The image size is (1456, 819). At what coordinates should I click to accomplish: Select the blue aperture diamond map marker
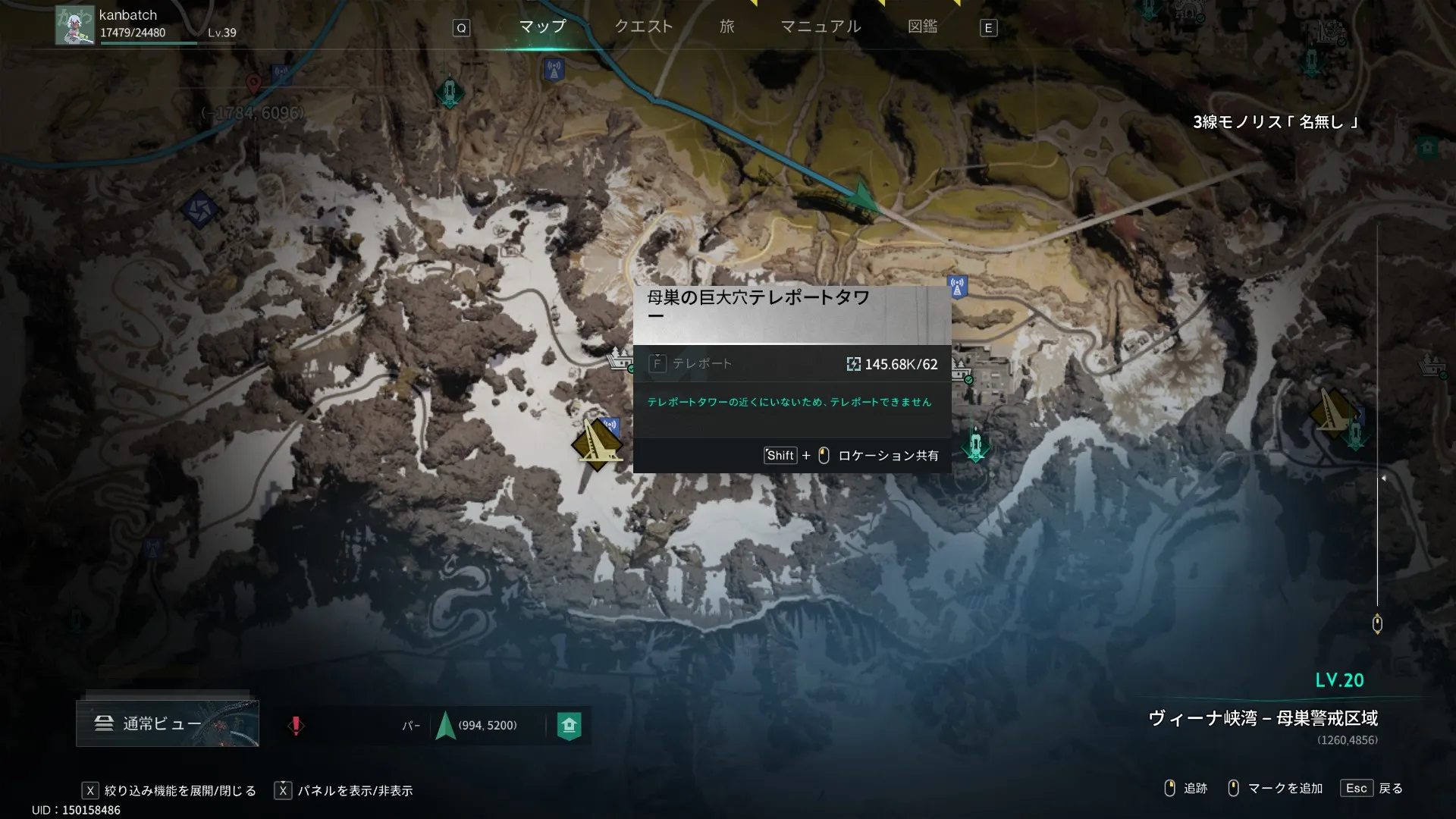point(200,210)
